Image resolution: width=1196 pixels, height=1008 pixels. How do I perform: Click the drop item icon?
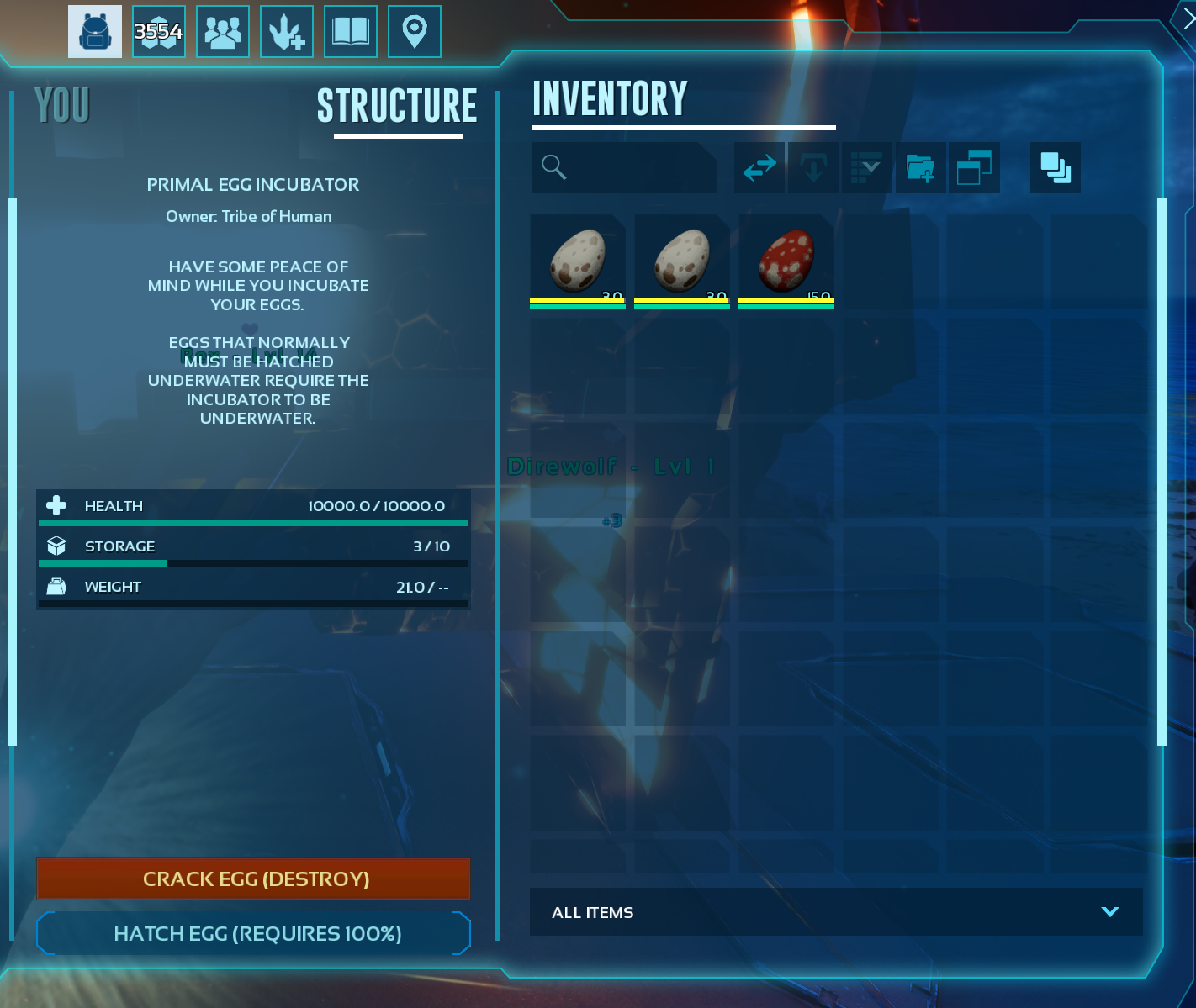click(x=812, y=167)
